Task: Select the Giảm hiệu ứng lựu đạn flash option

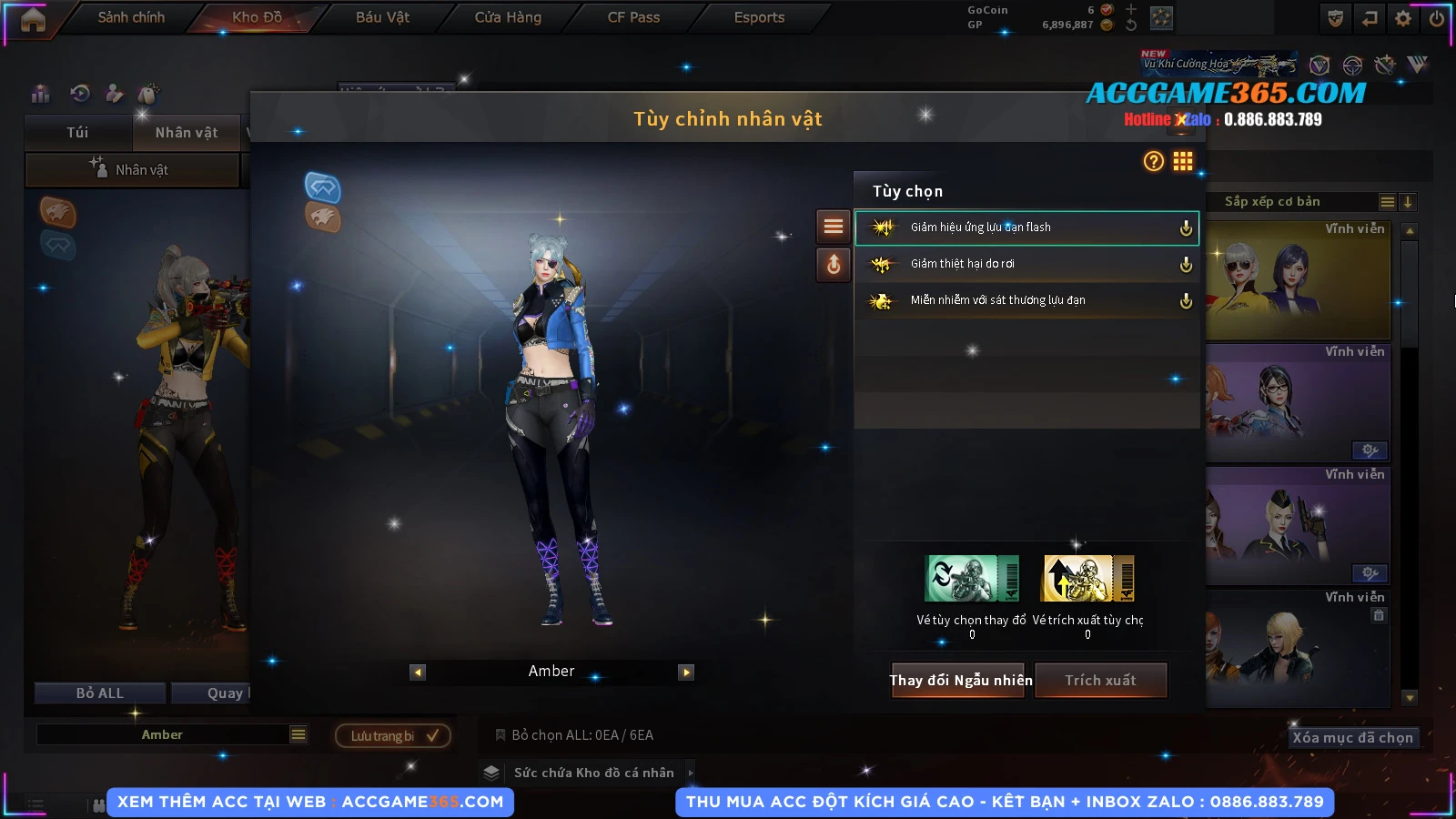Action: click(x=1026, y=227)
